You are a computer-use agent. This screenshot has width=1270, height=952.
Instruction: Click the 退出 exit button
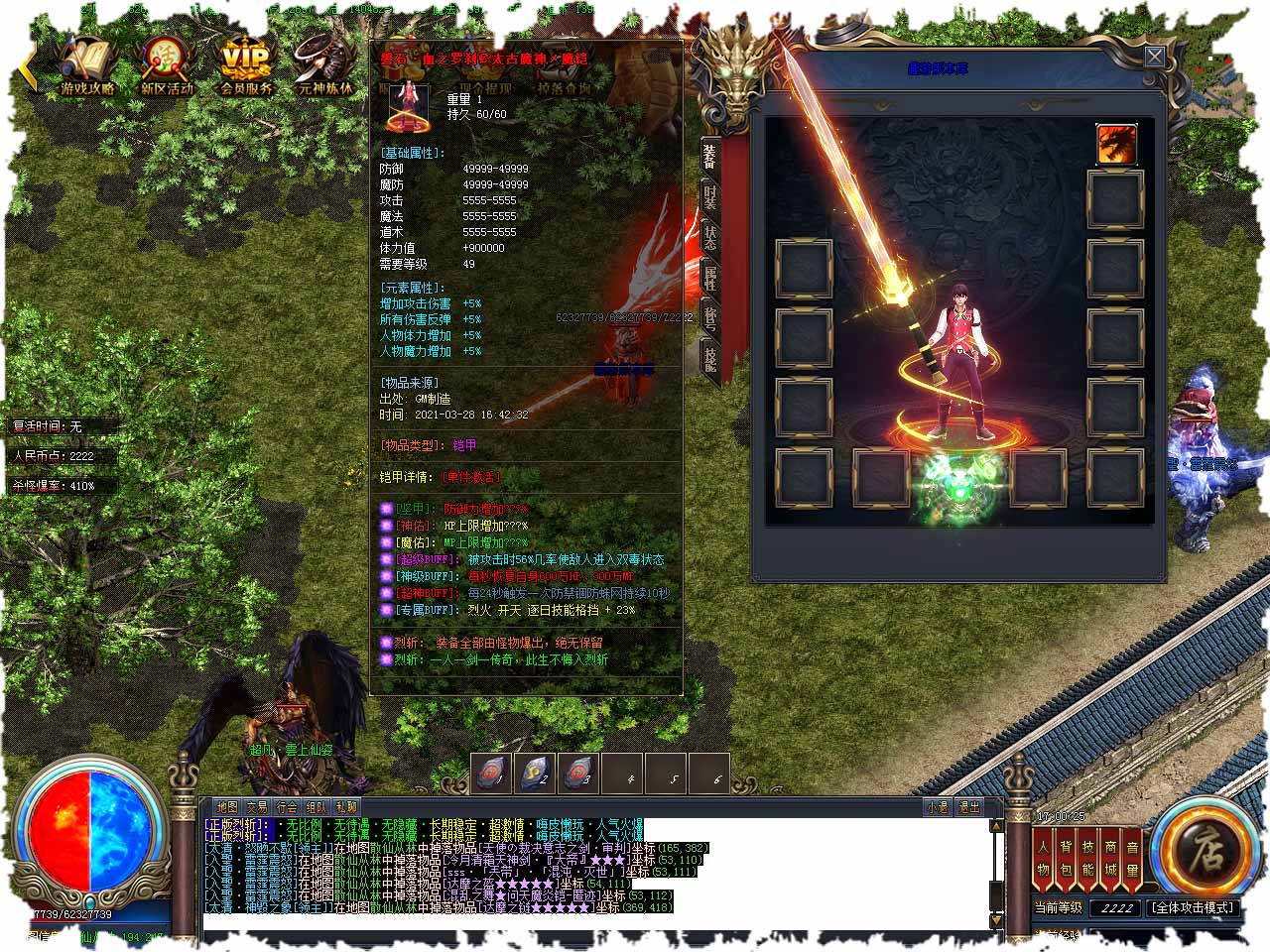coord(968,807)
